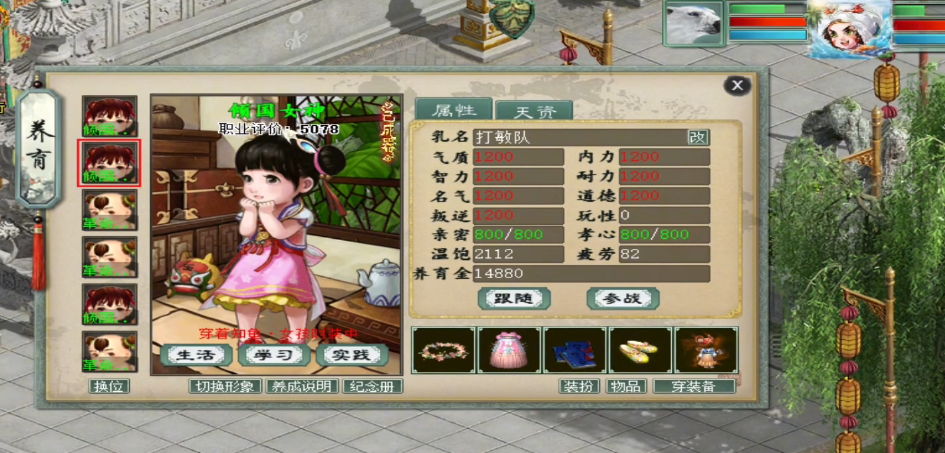The width and height of the screenshot is (945, 453).
Task: Click the 改 rename button
Action: click(x=698, y=138)
